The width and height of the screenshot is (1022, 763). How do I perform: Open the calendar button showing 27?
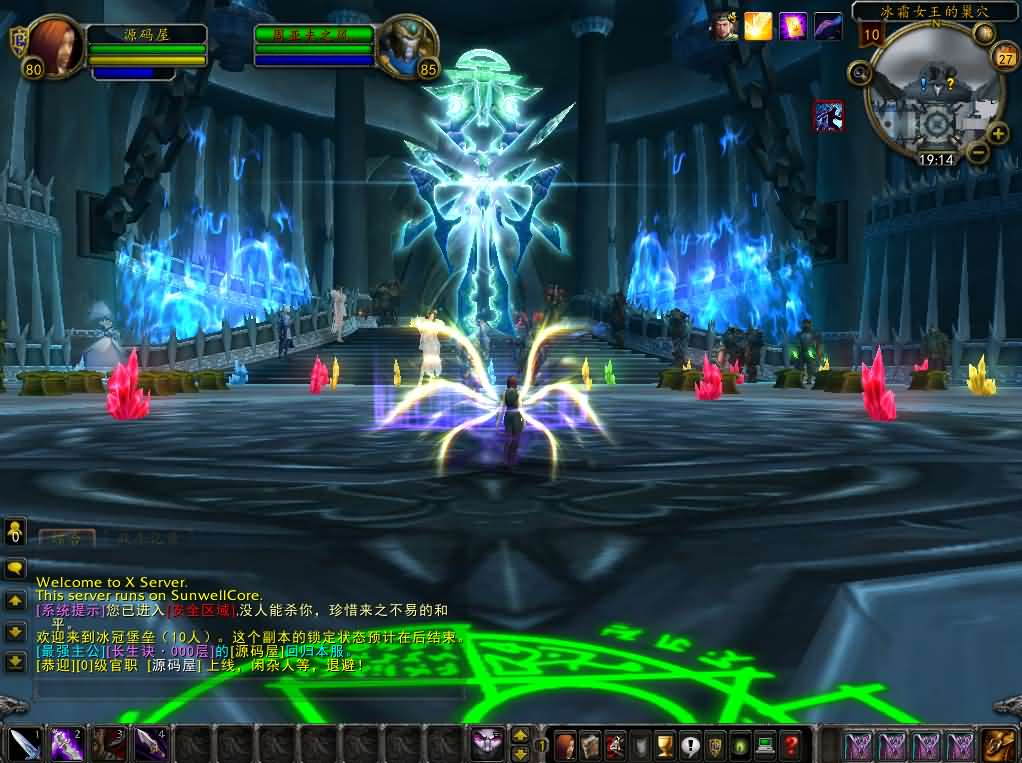point(1004,57)
